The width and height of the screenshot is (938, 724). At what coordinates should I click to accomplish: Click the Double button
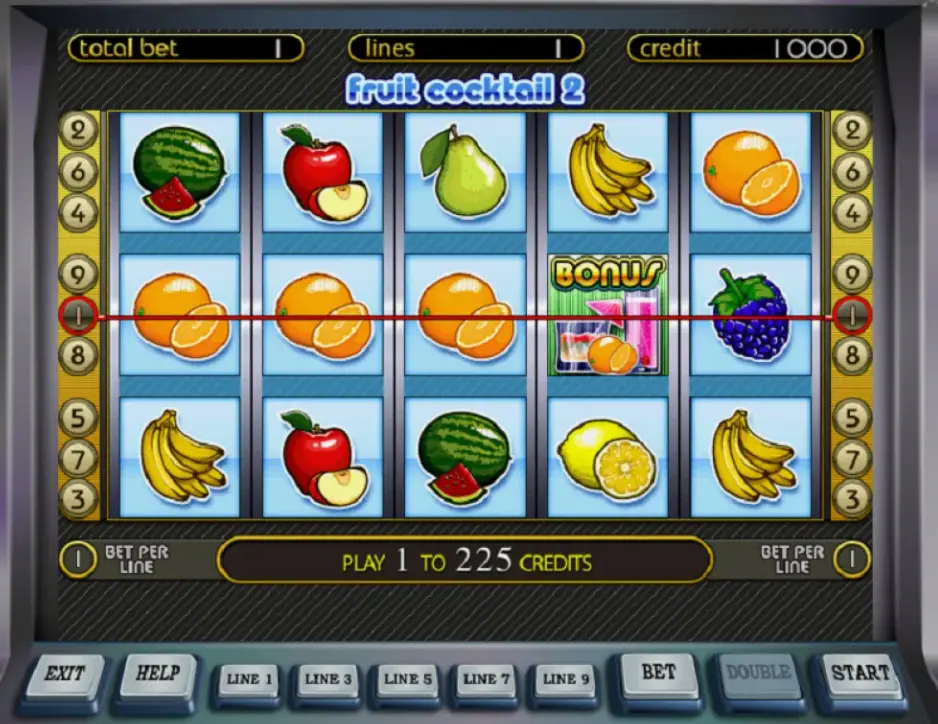tap(759, 675)
